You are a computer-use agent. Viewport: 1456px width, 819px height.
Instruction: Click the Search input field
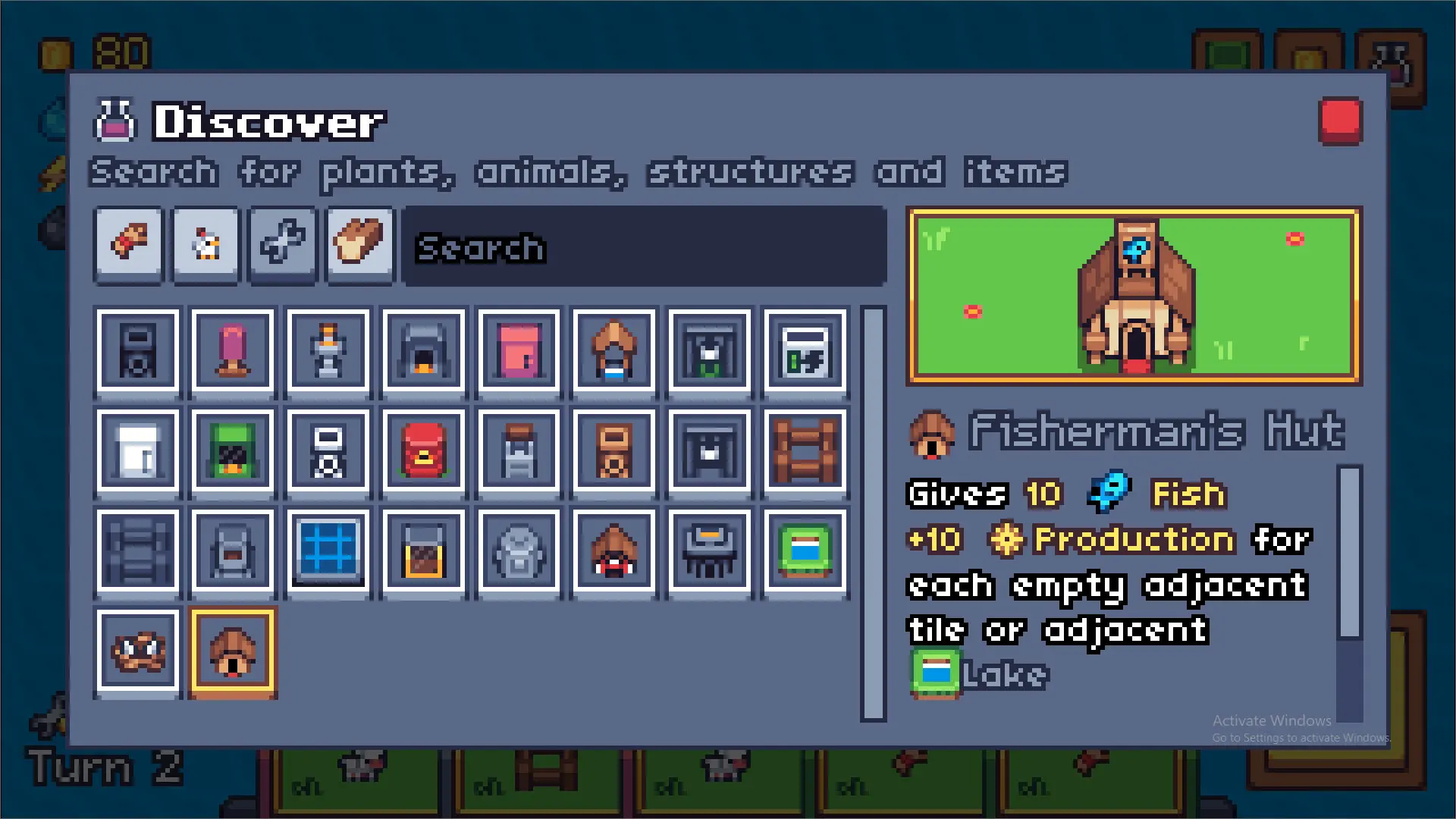(x=645, y=248)
